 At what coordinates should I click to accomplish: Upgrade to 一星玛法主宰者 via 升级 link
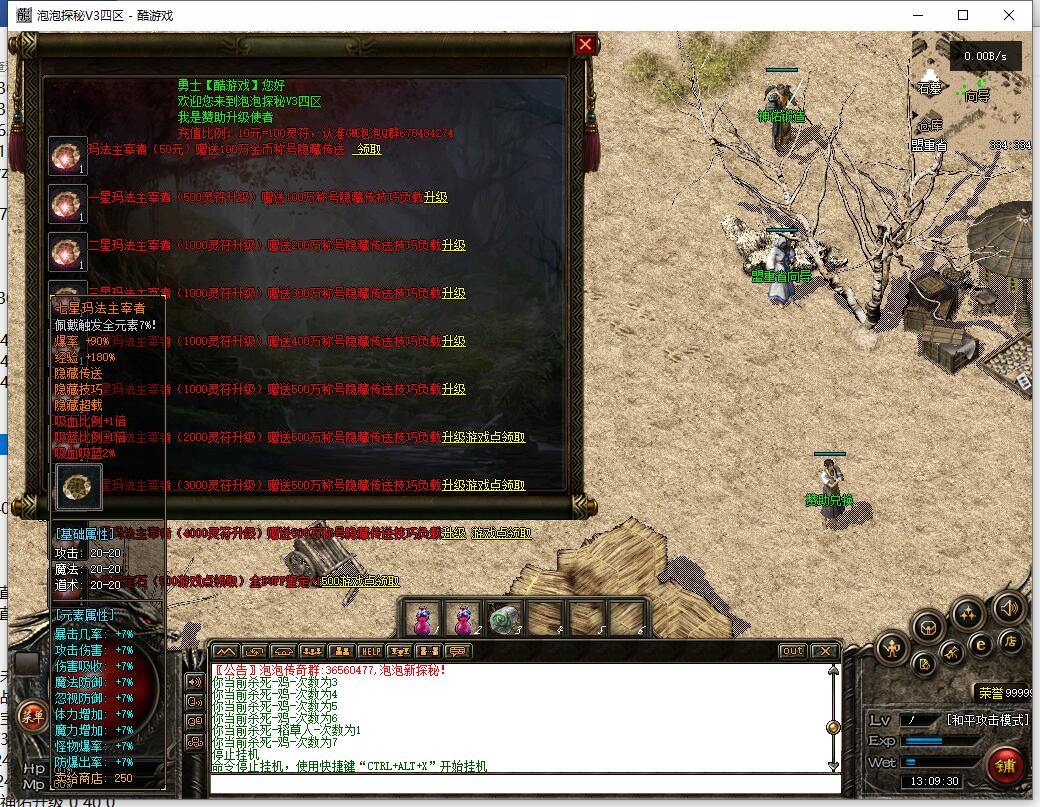[x=435, y=197]
